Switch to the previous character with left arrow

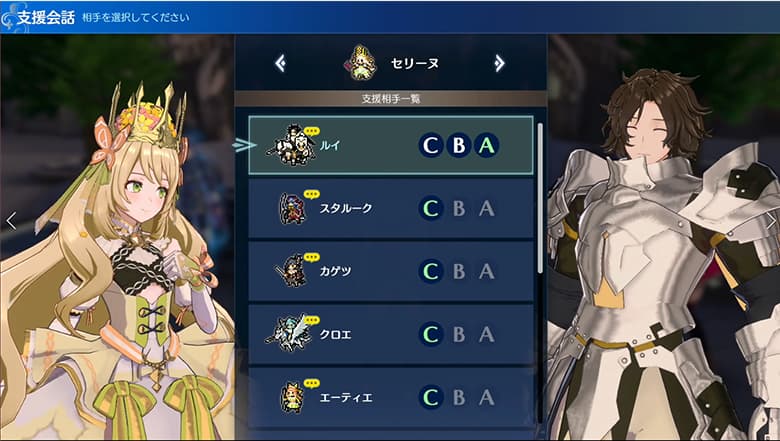[281, 64]
